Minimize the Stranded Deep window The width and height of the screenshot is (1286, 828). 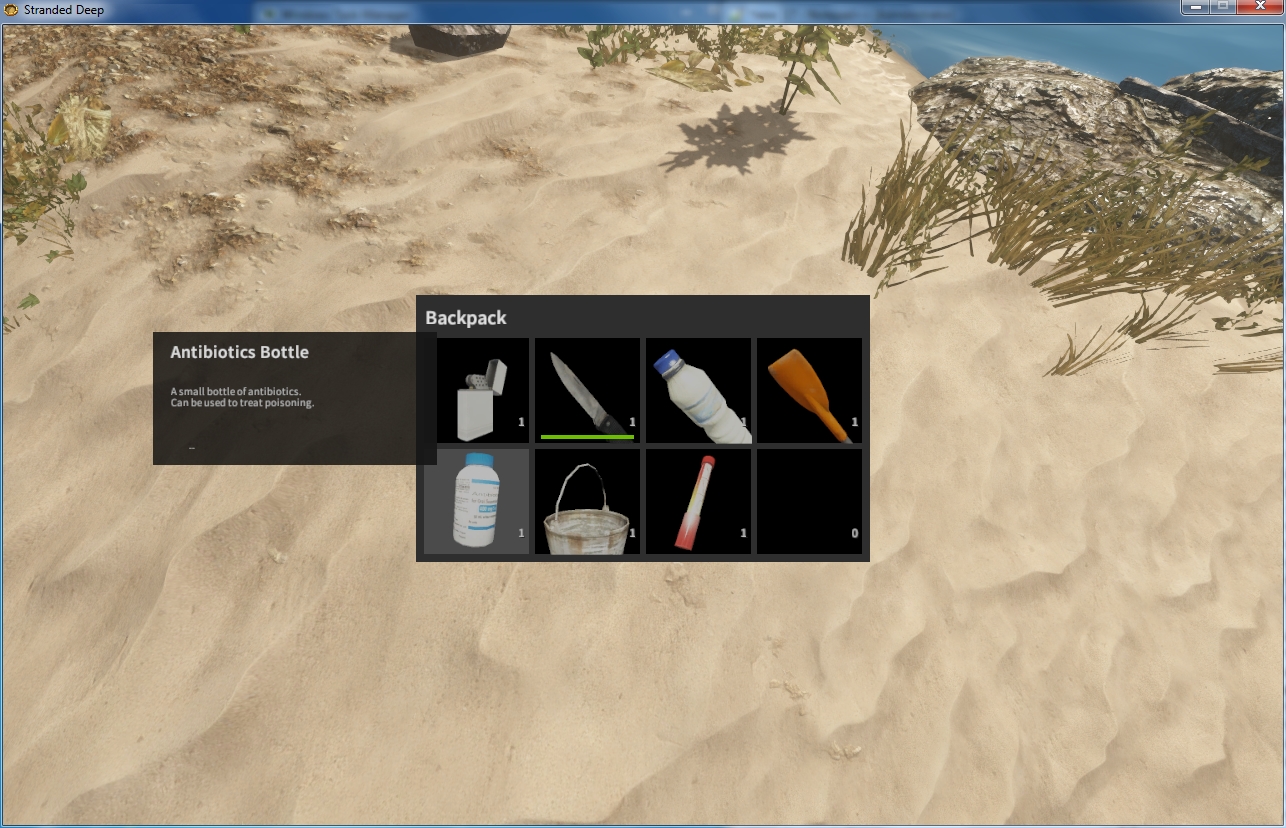[1195, 7]
